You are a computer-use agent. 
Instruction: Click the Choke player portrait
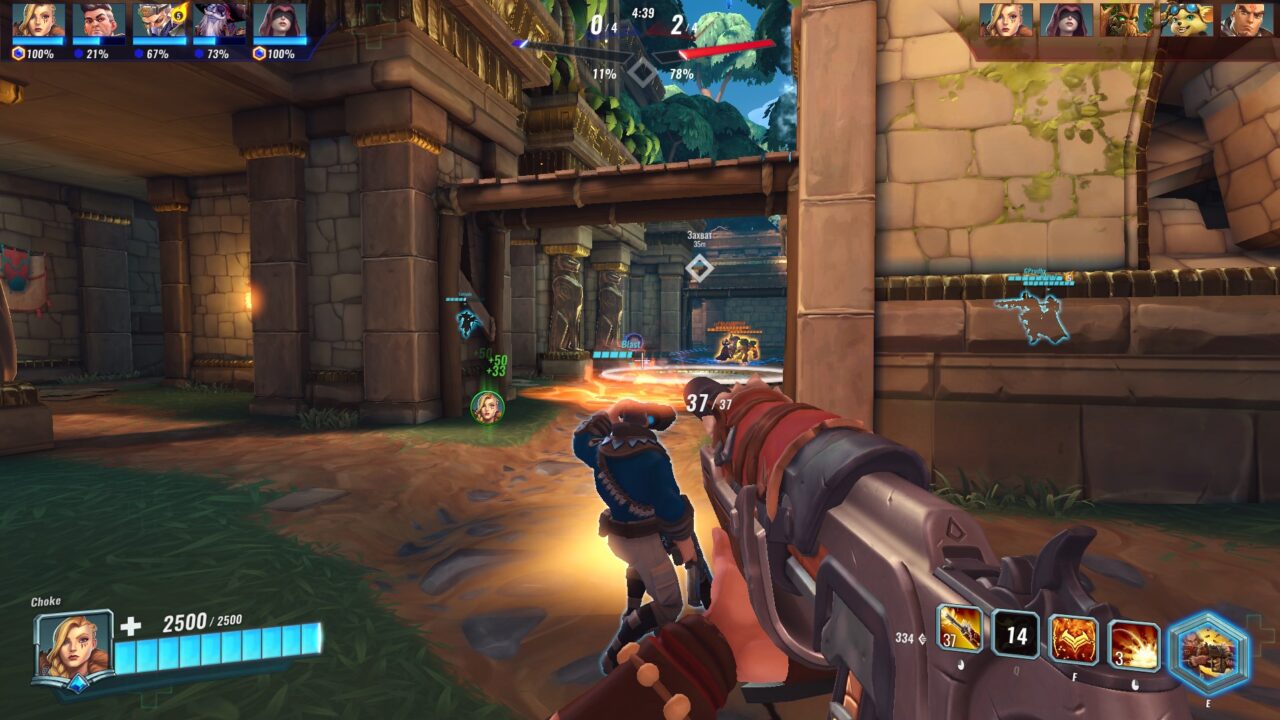pyautogui.click(x=74, y=646)
